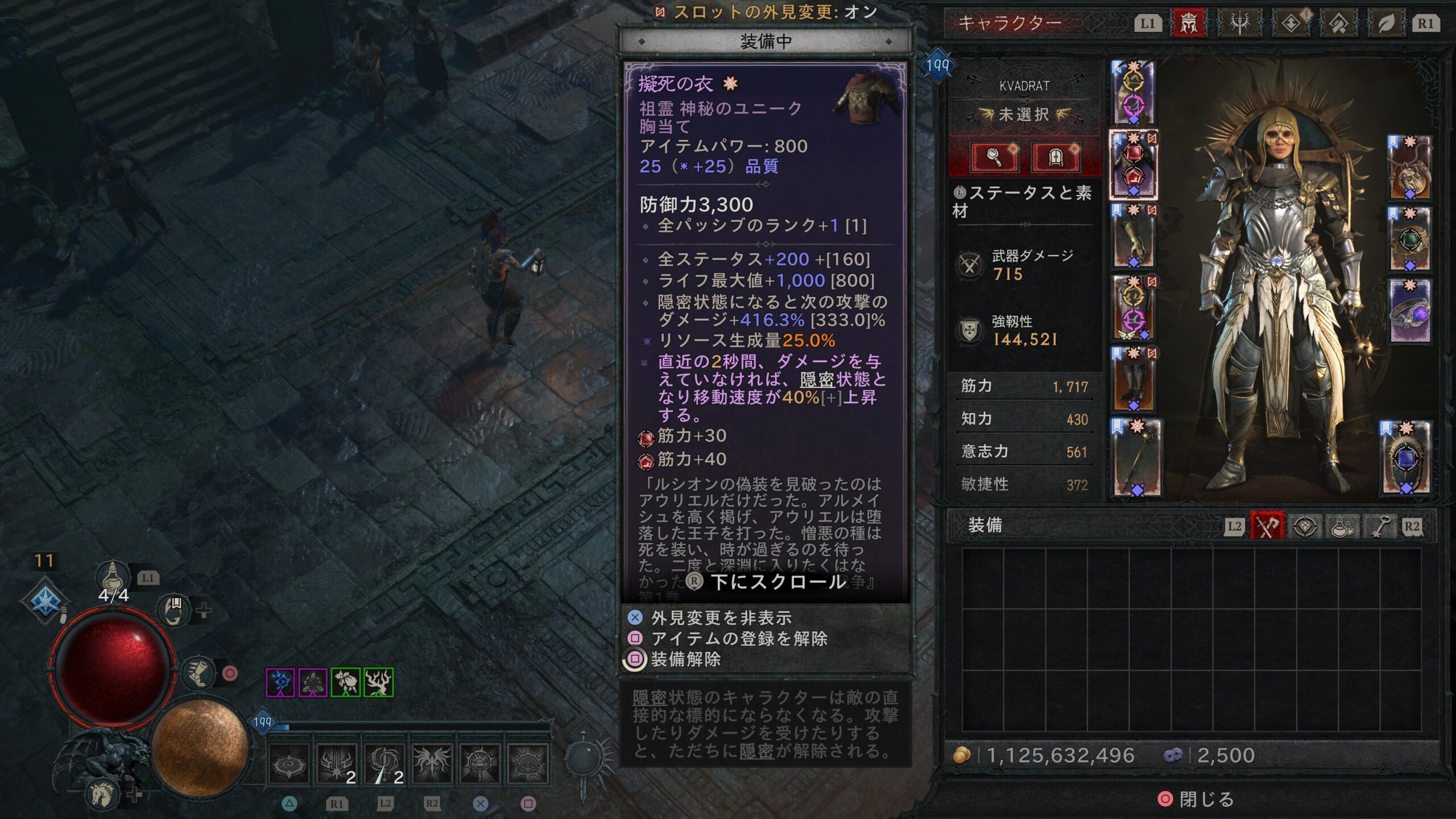Open the leaf icon tab

tap(1386, 23)
